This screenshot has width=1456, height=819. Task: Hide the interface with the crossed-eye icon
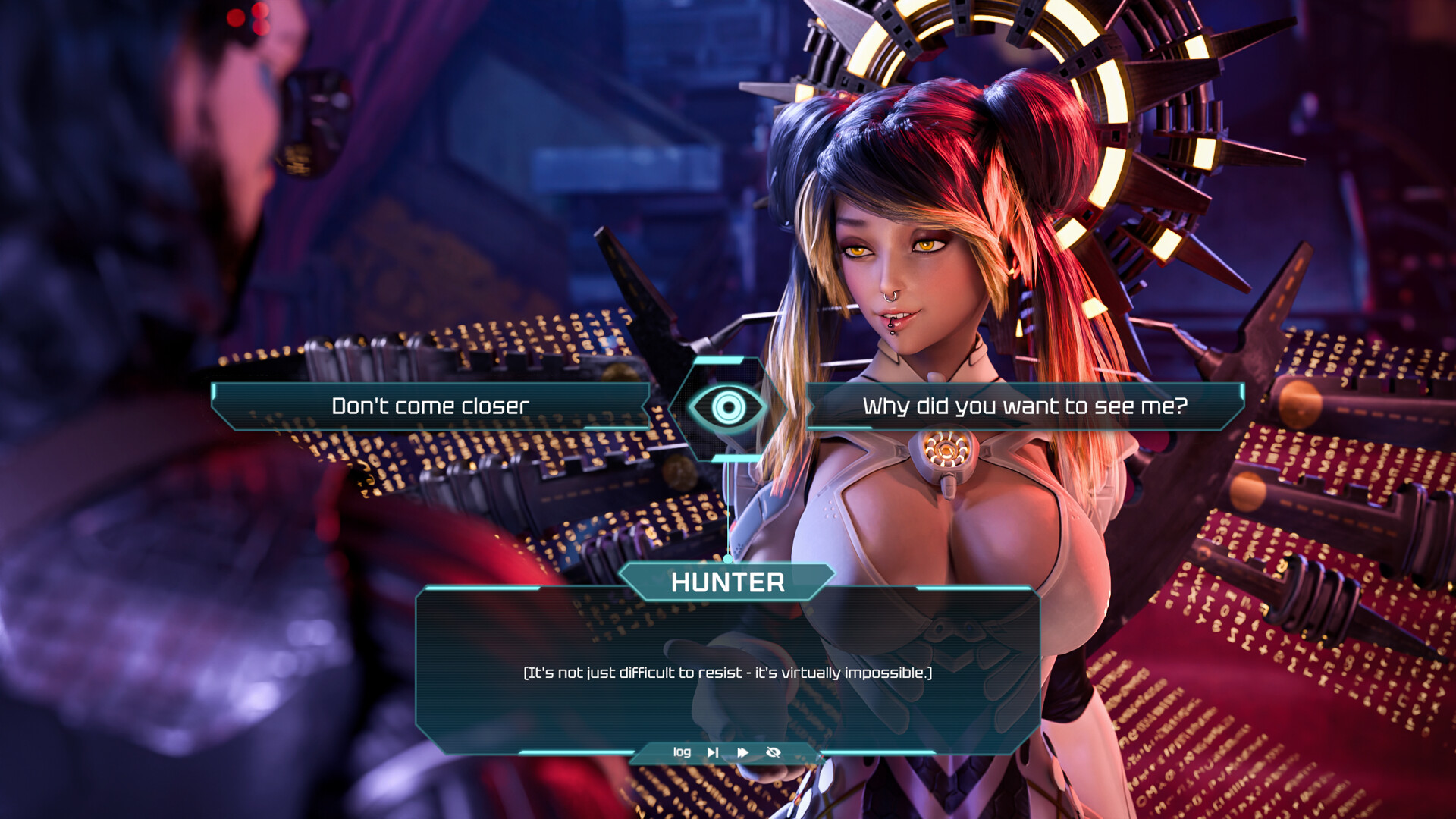click(x=773, y=752)
